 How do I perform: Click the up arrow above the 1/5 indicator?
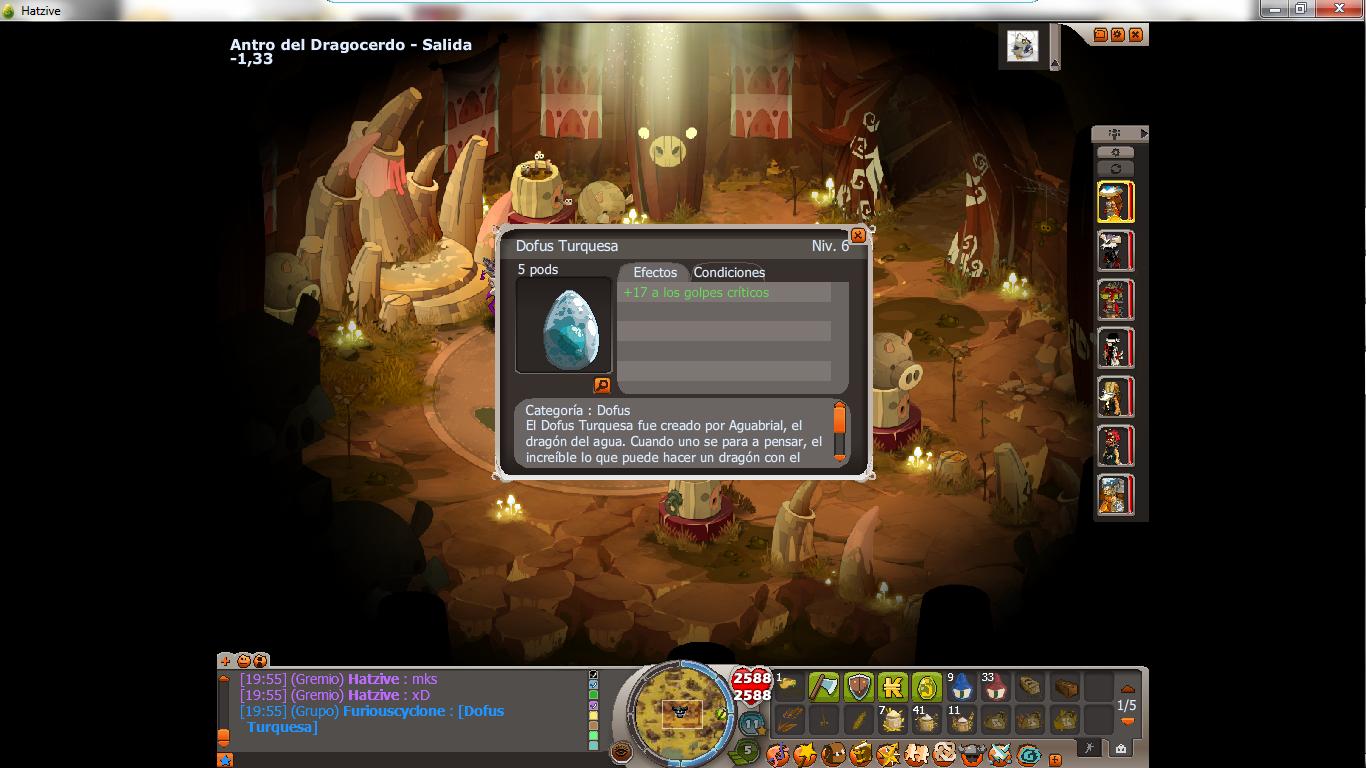tap(1127, 688)
